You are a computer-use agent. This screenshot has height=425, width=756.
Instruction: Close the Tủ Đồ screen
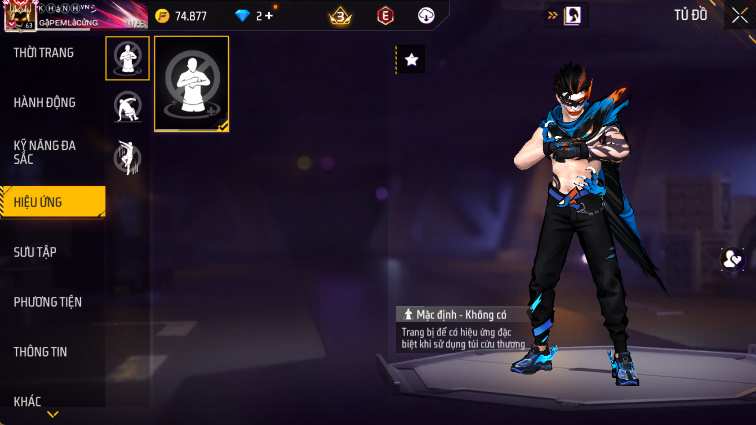[x=739, y=15]
